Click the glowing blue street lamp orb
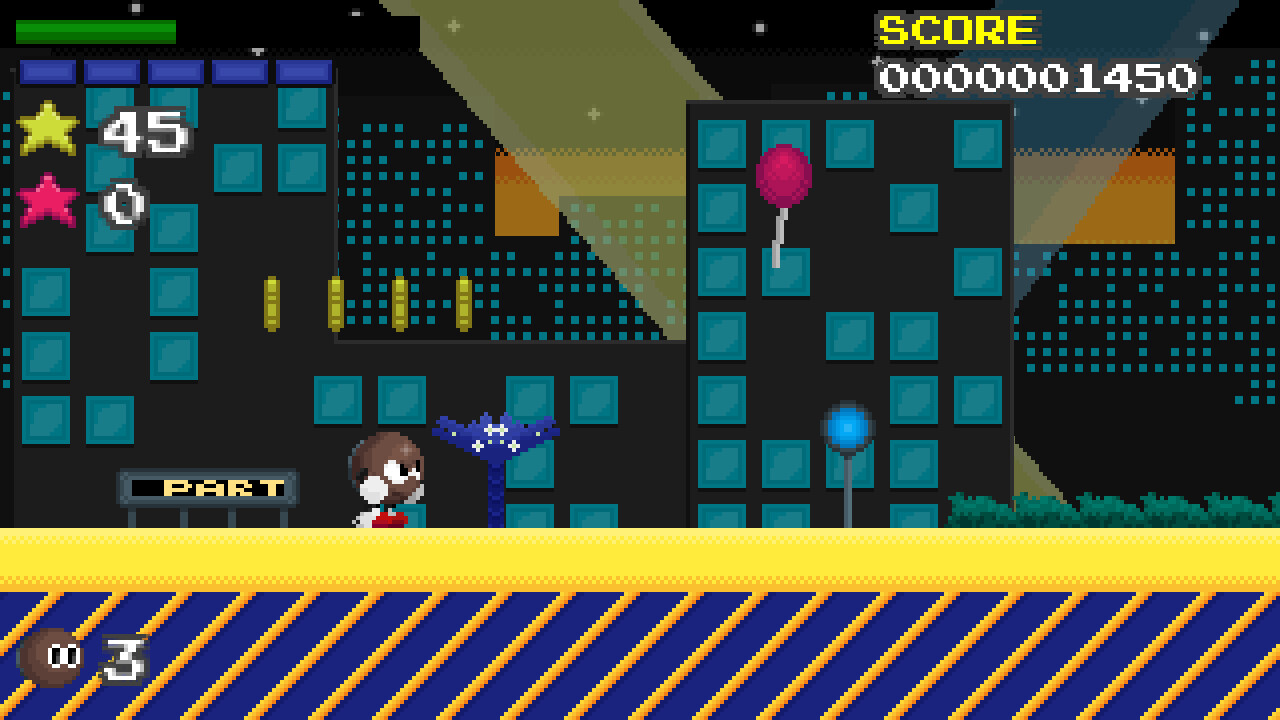Image resolution: width=1280 pixels, height=720 pixels. pos(846,425)
